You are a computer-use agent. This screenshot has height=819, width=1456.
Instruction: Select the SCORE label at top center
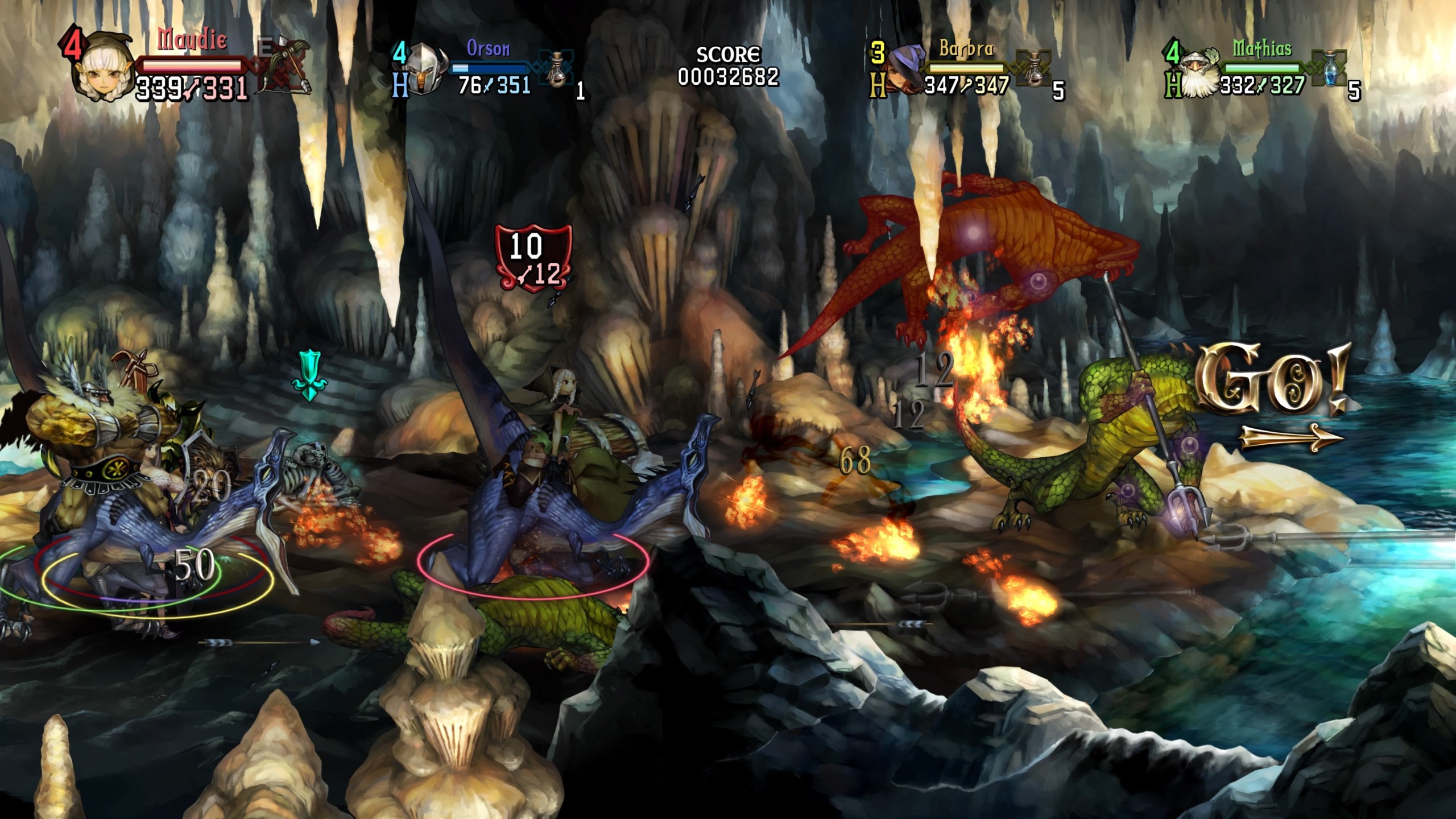pos(728,54)
